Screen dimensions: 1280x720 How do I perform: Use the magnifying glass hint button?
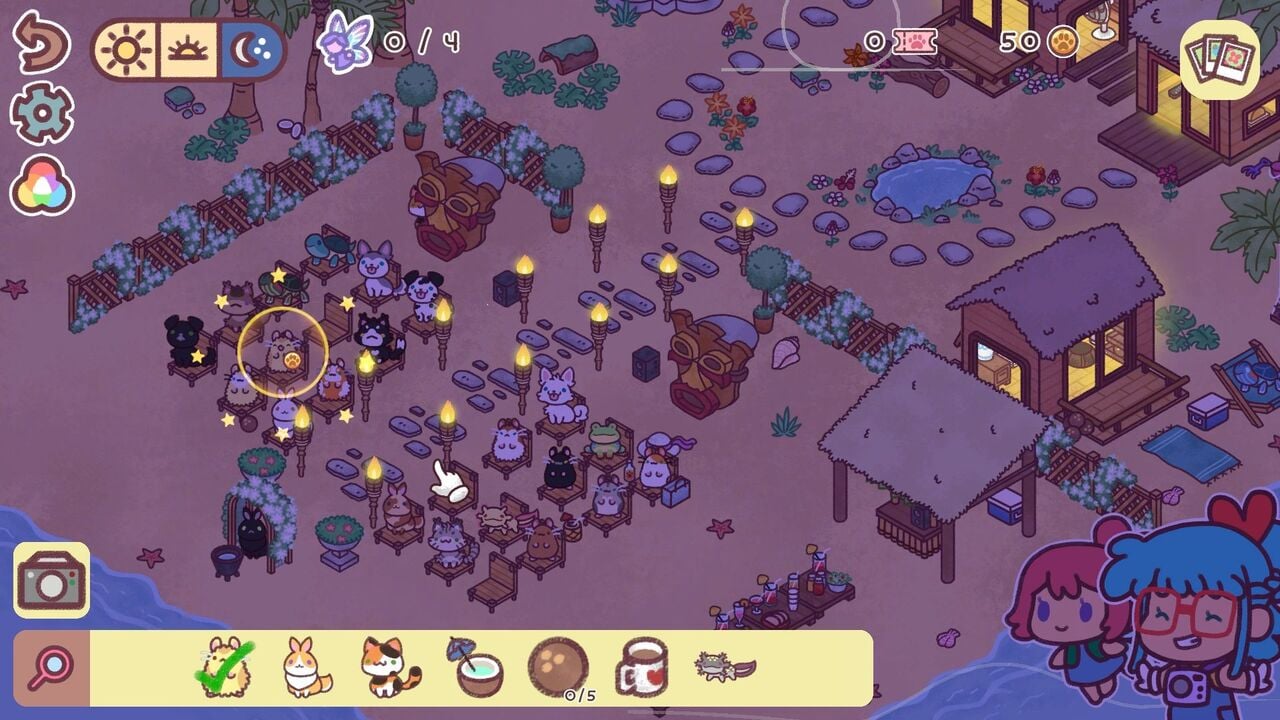click(52, 668)
